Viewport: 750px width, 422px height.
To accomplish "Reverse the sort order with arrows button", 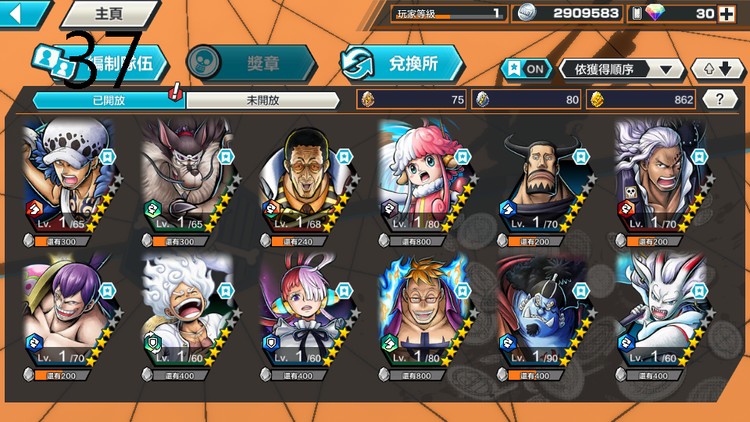I will (717, 68).
